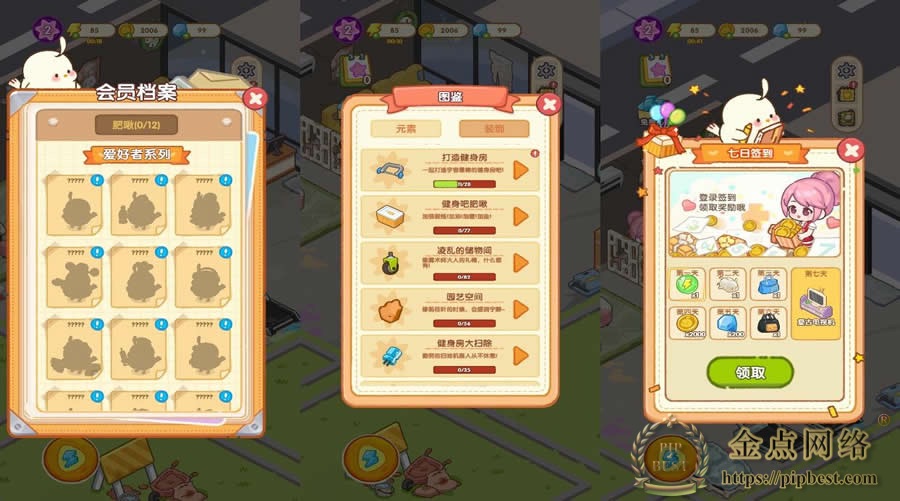Open settings via the gear icon above sign-in popup
The image size is (900, 501).
tap(846, 70)
